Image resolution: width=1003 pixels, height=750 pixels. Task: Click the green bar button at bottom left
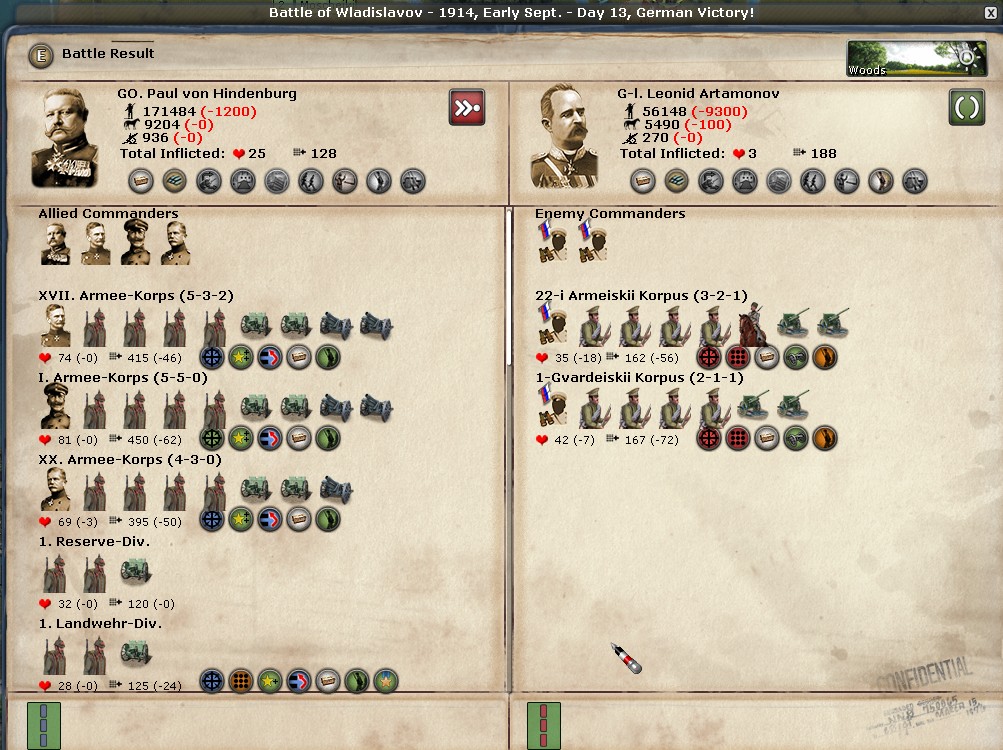(x=44, y=724)
